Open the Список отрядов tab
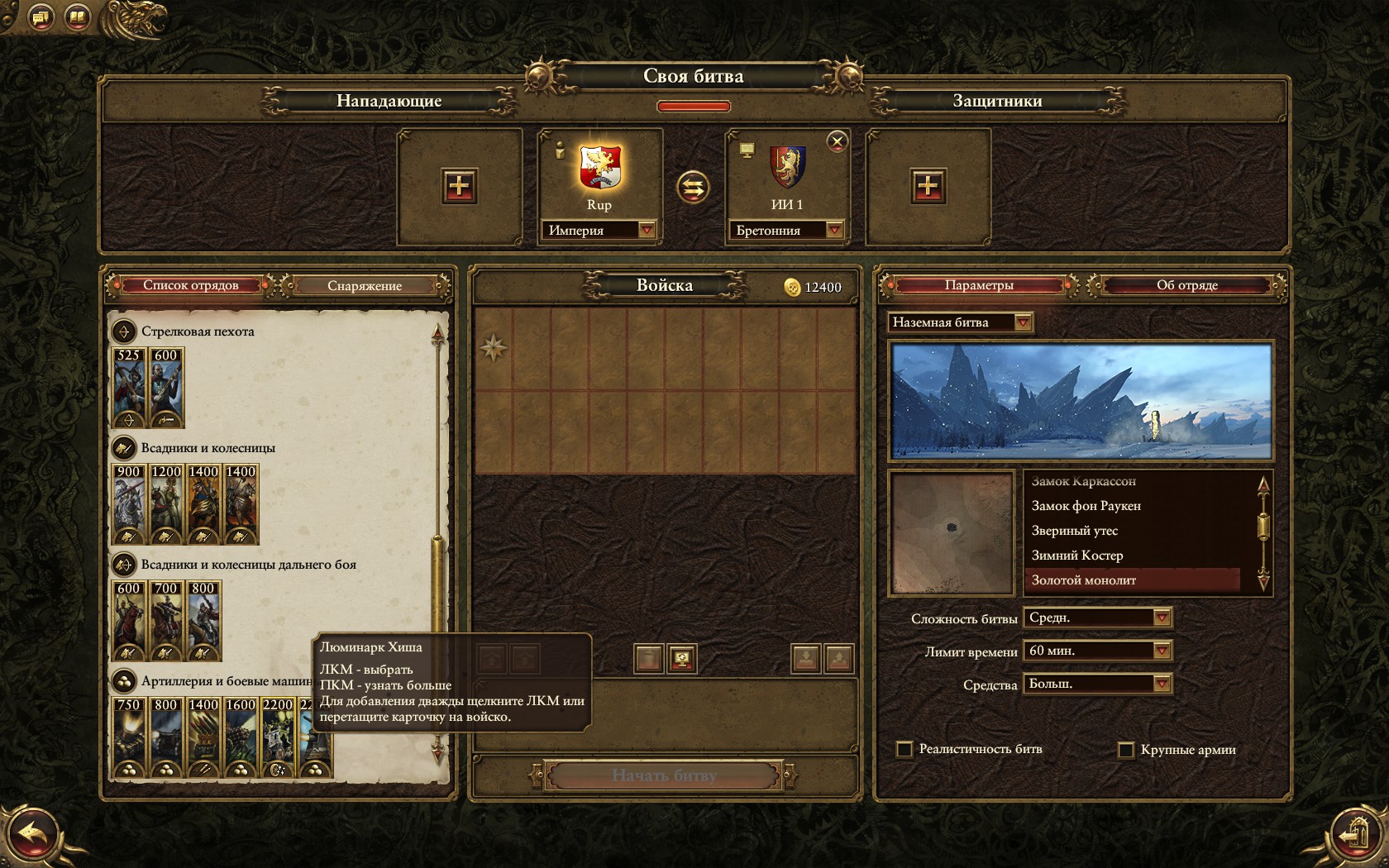1389x868 pixels. click(x=191, y=285)
